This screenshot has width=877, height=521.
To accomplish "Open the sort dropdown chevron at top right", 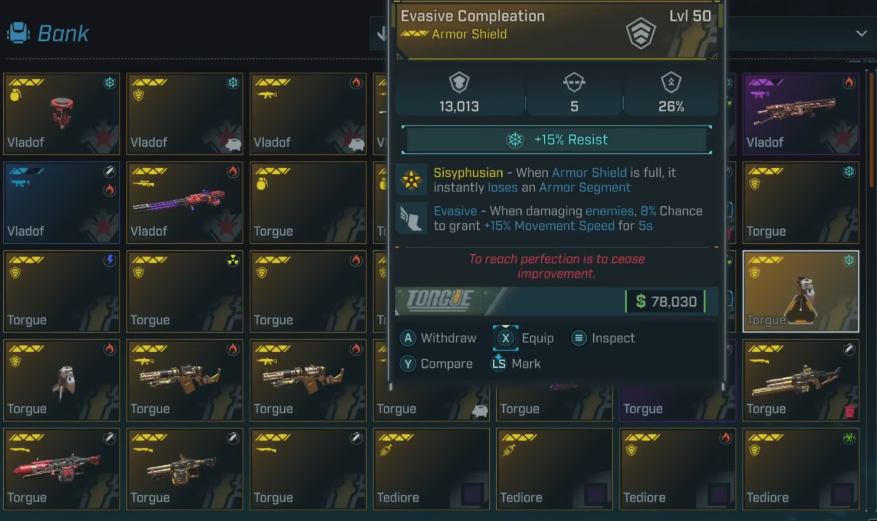I will (862, 34).
